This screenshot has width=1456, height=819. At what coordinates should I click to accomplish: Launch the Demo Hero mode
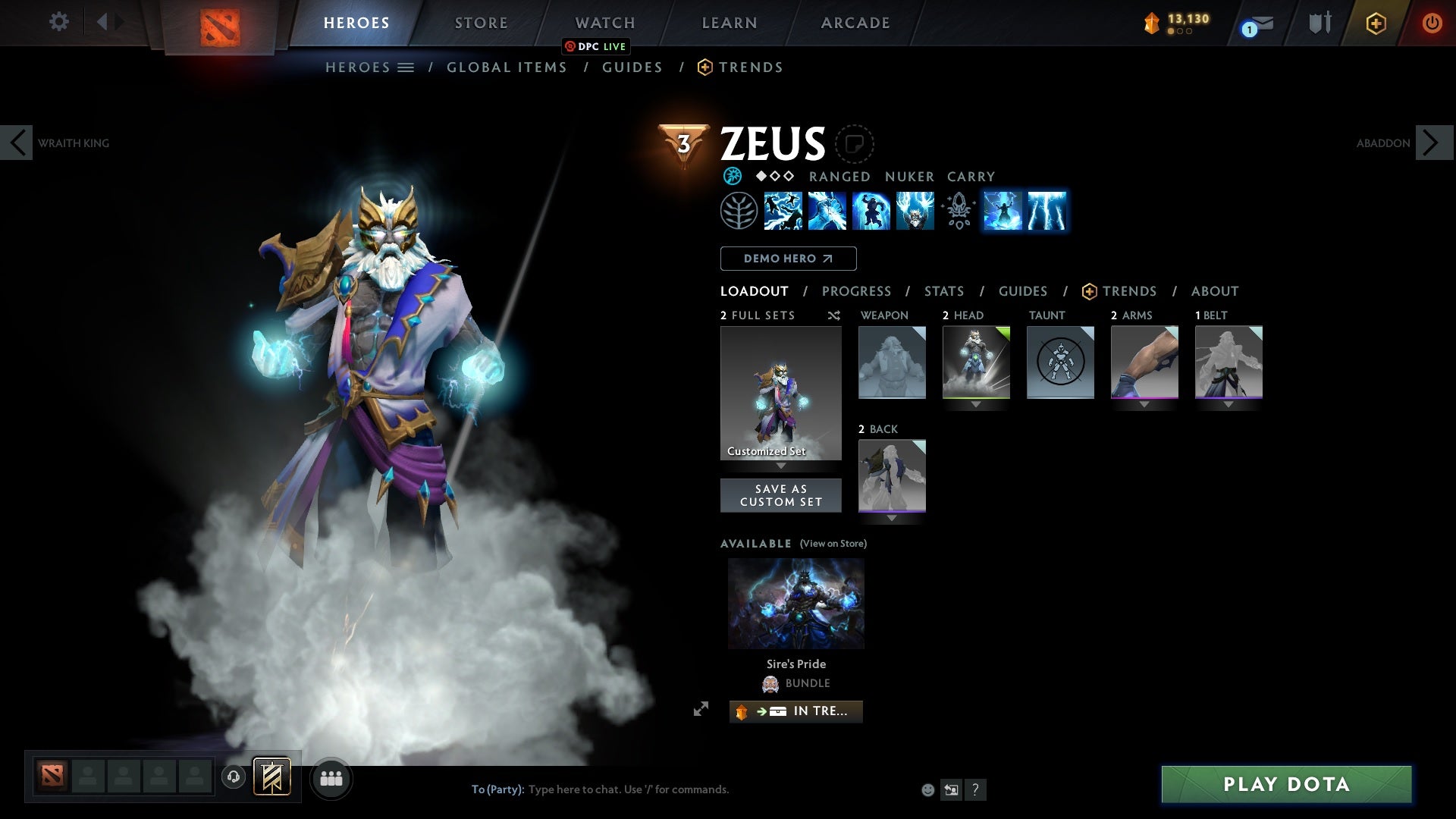pyautogui.click(x=788, y=259)
